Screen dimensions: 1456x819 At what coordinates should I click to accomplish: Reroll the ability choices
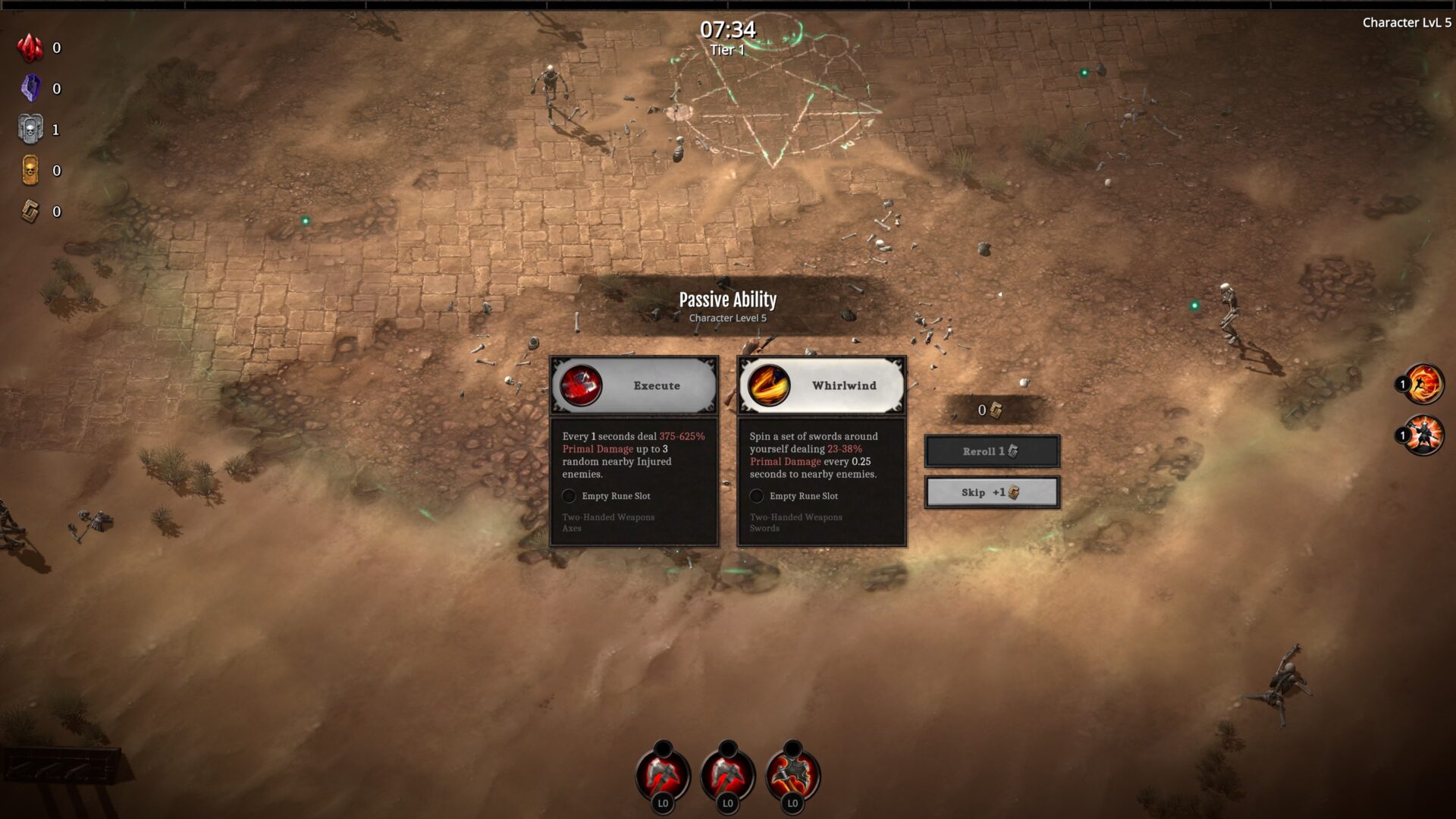coord(992,451)
